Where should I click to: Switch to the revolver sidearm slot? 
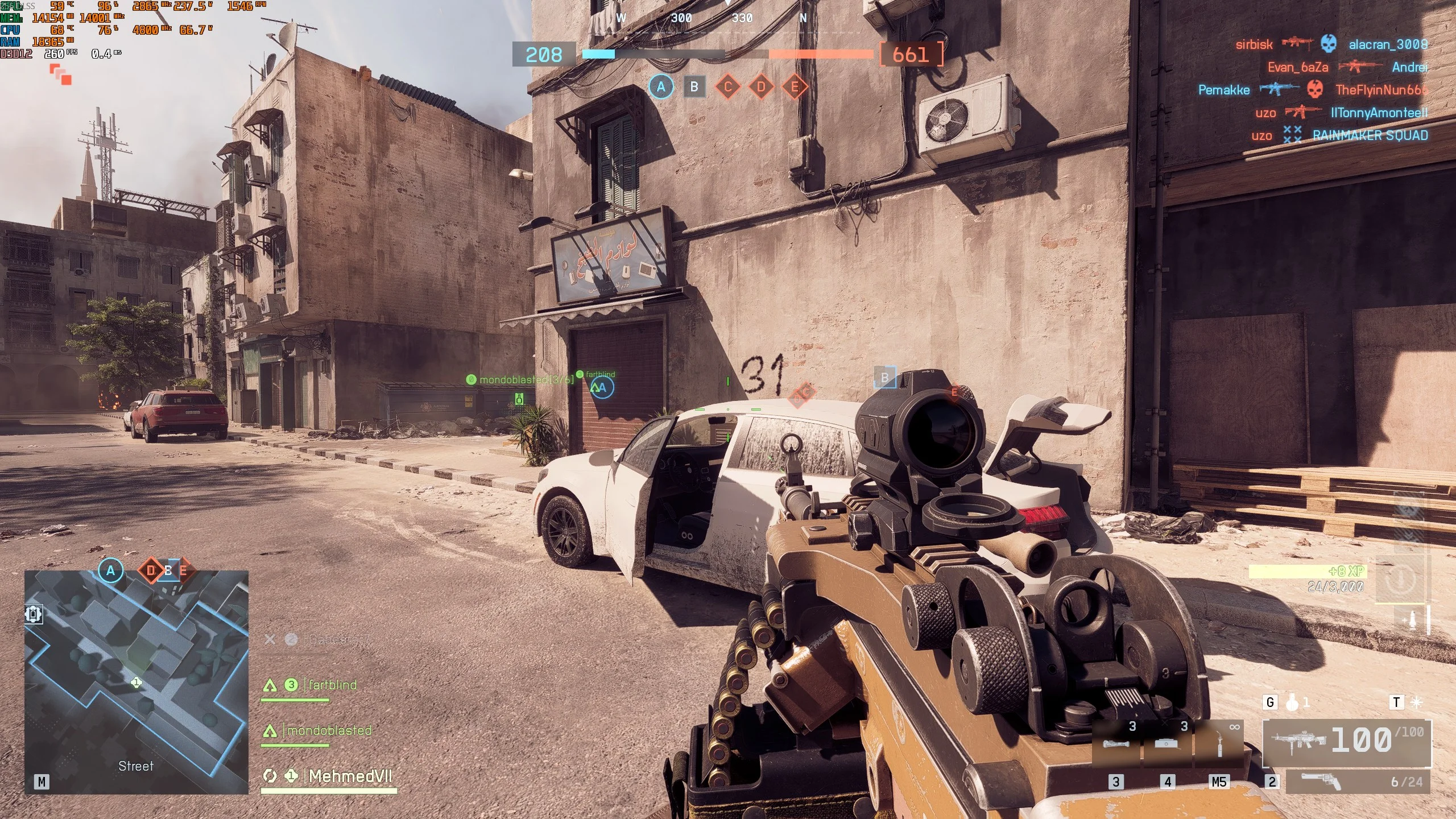click(1357, 782)
